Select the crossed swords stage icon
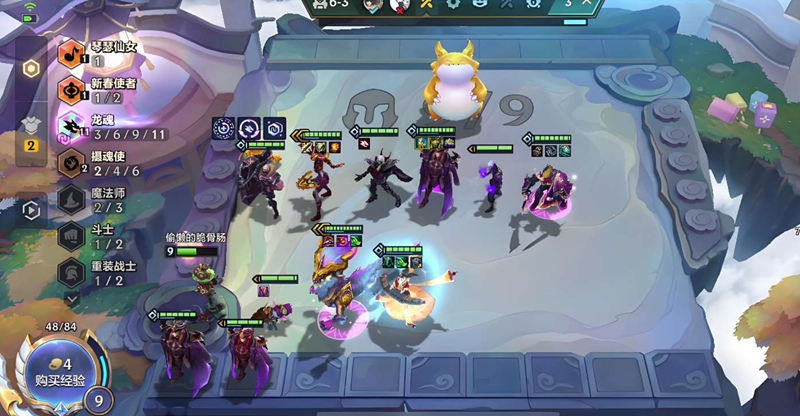This screenshot has width=800, height=416. point(426,5)
